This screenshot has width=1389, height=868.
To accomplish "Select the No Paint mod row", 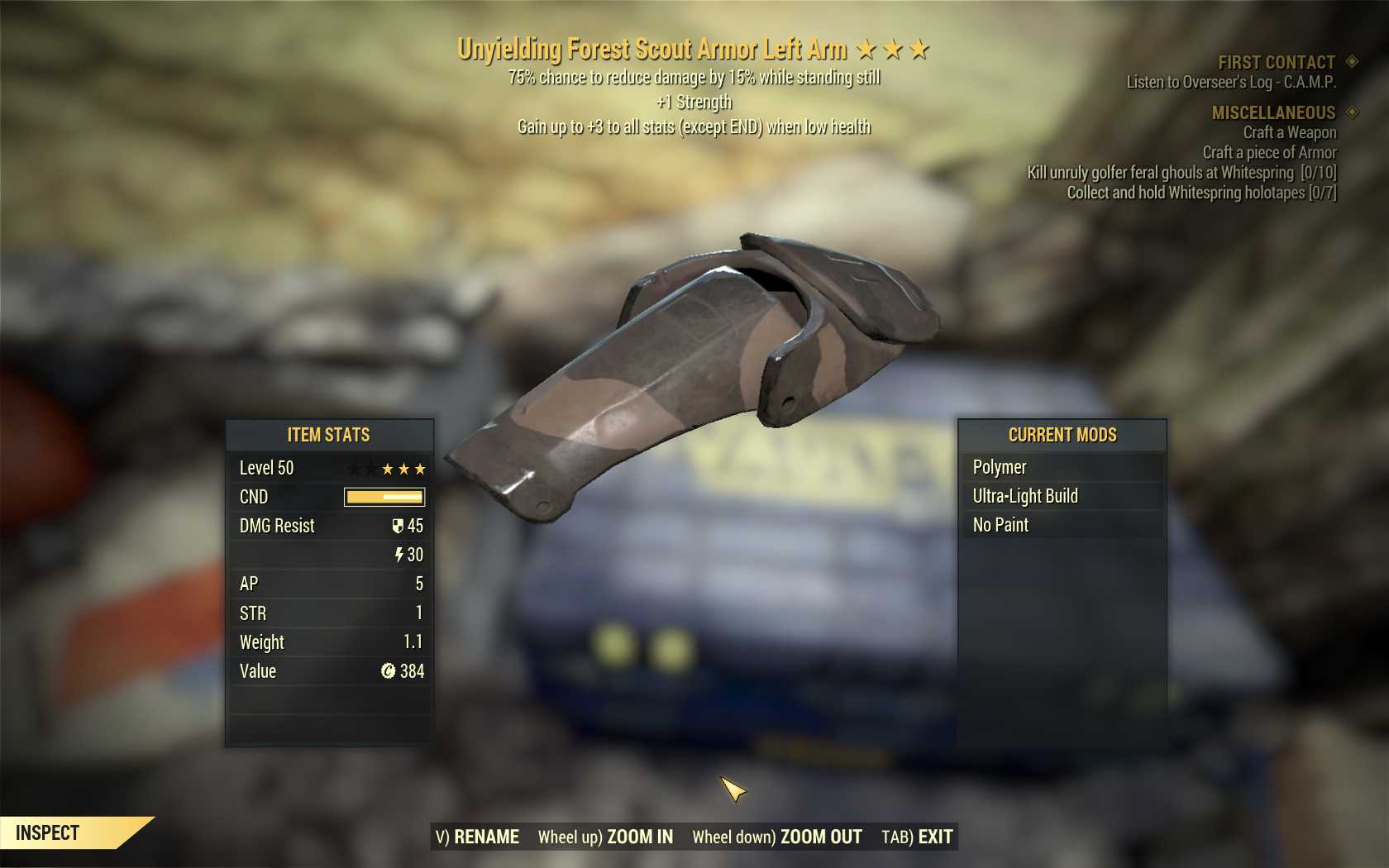I will pyautogui.click(x=1062, y=525).
